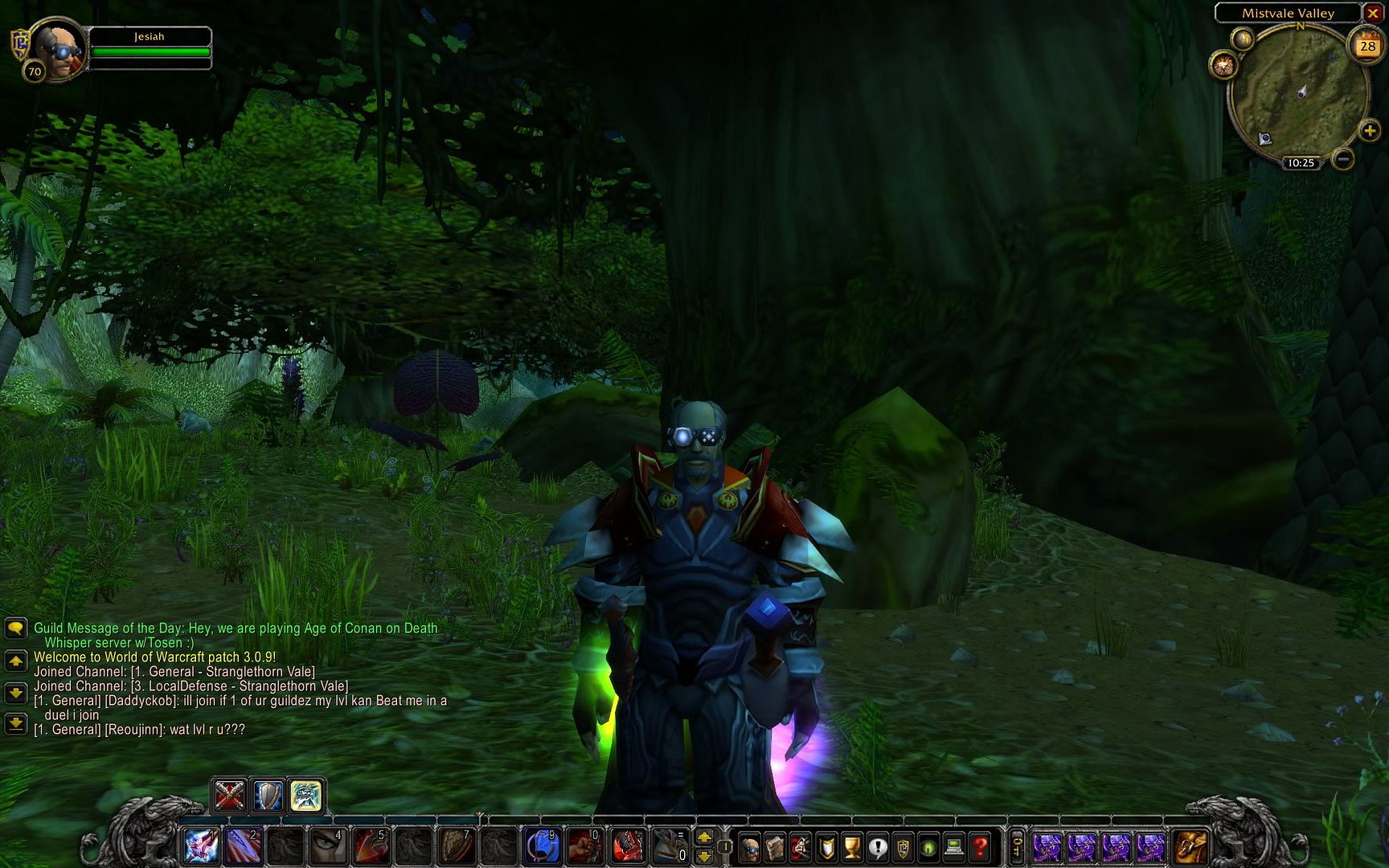Select the highlighted Berserker Stance icon
Screen dimensions: 1389x868
[306, 796]
